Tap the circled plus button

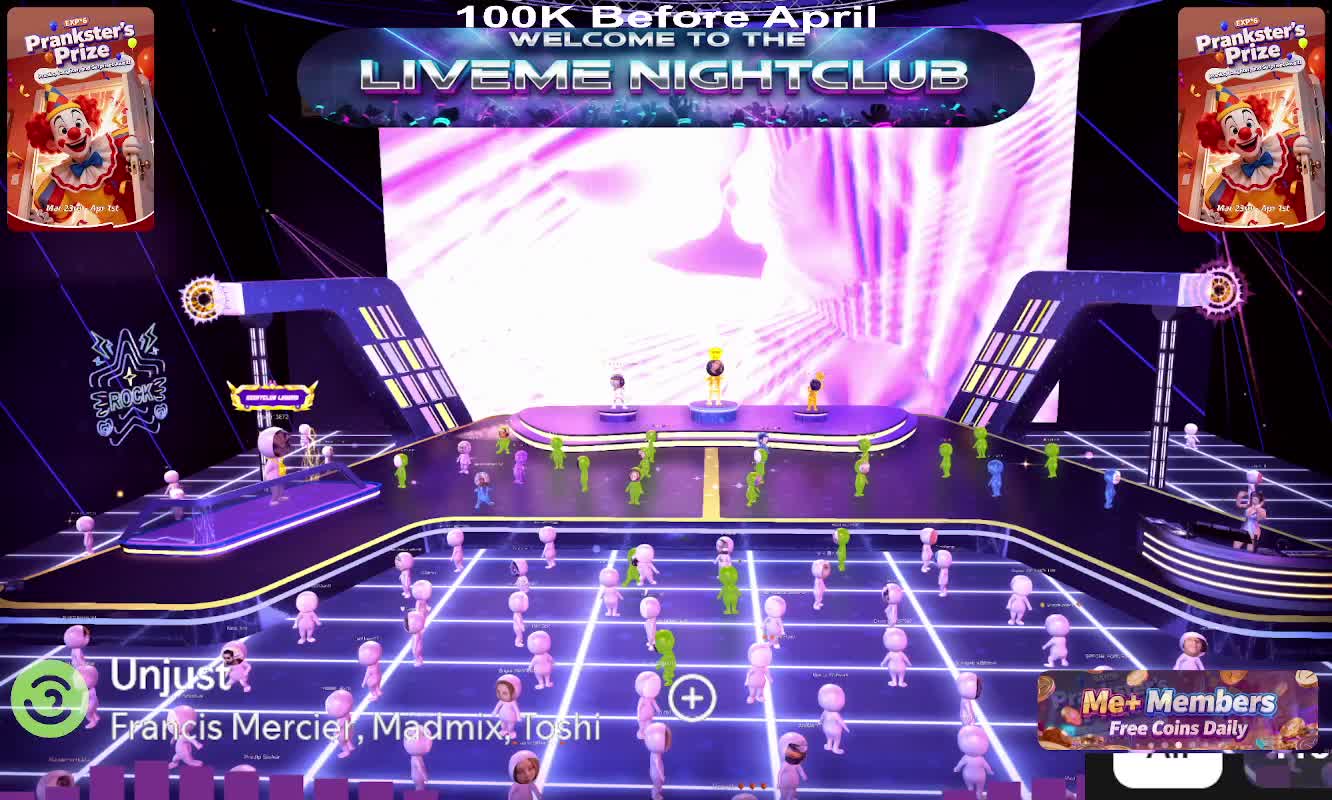click(692, 698)
